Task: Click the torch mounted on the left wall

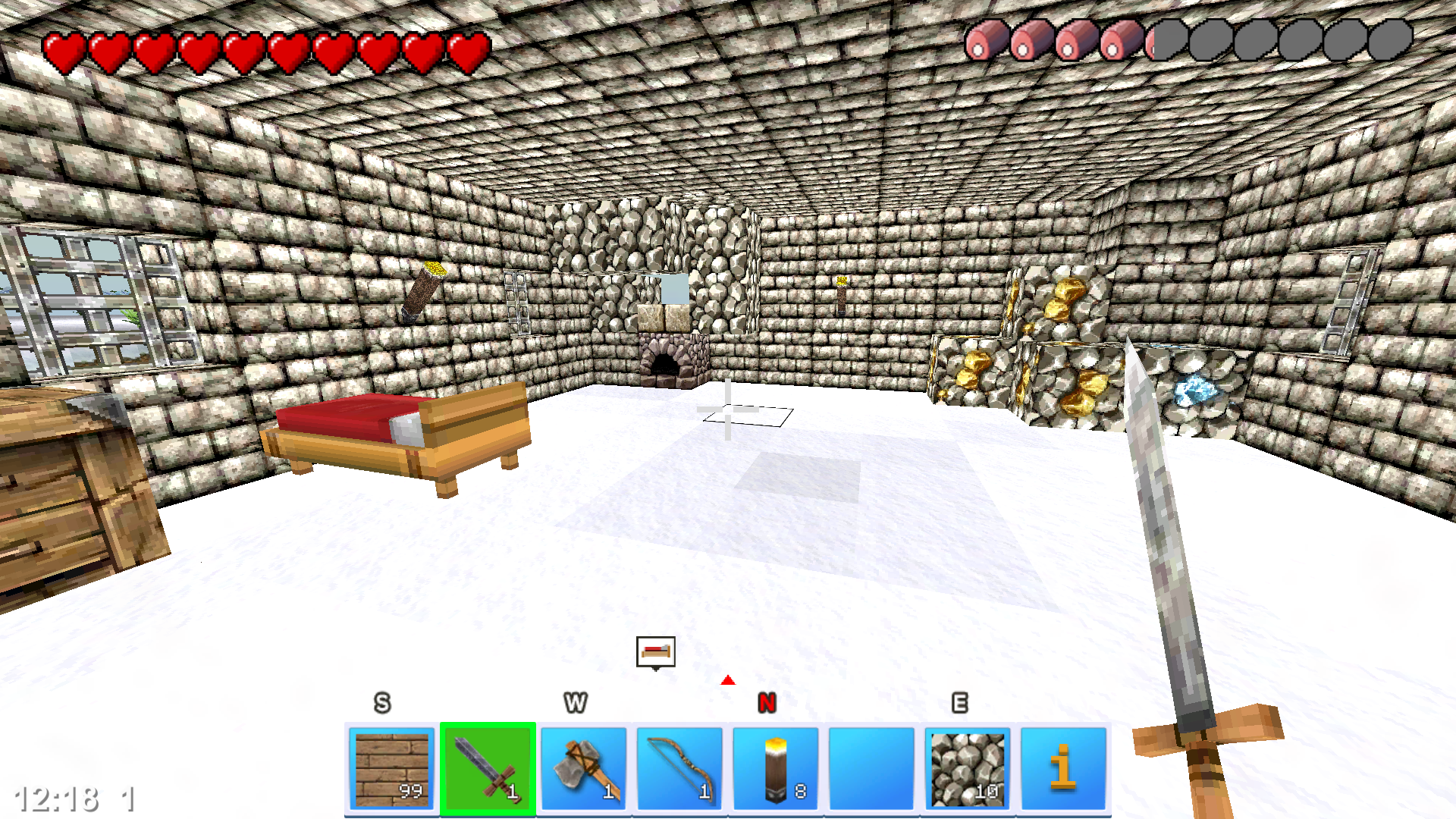Action: coord(425,292)
